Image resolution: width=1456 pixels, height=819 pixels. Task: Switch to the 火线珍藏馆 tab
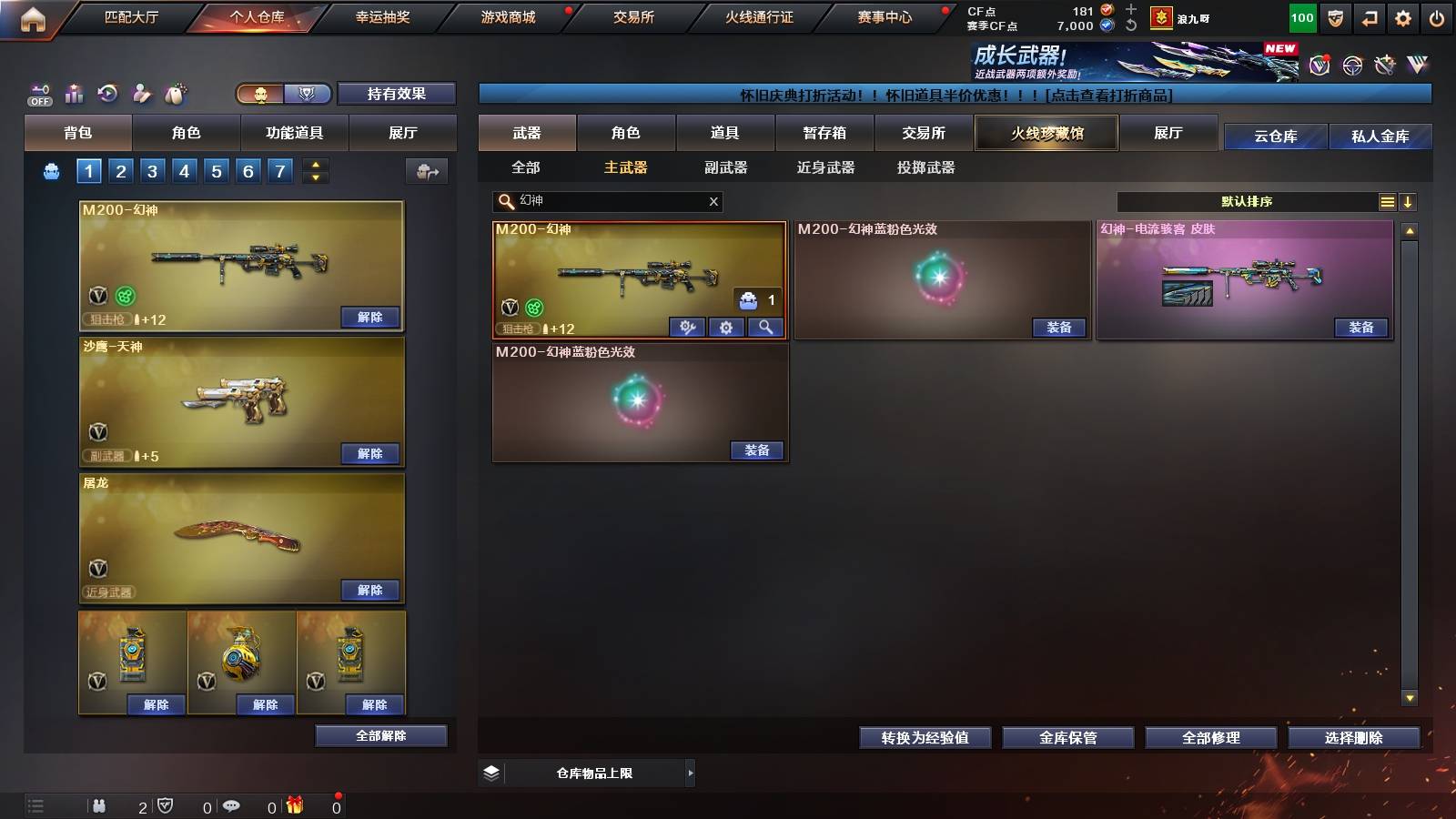(1046, 133)
